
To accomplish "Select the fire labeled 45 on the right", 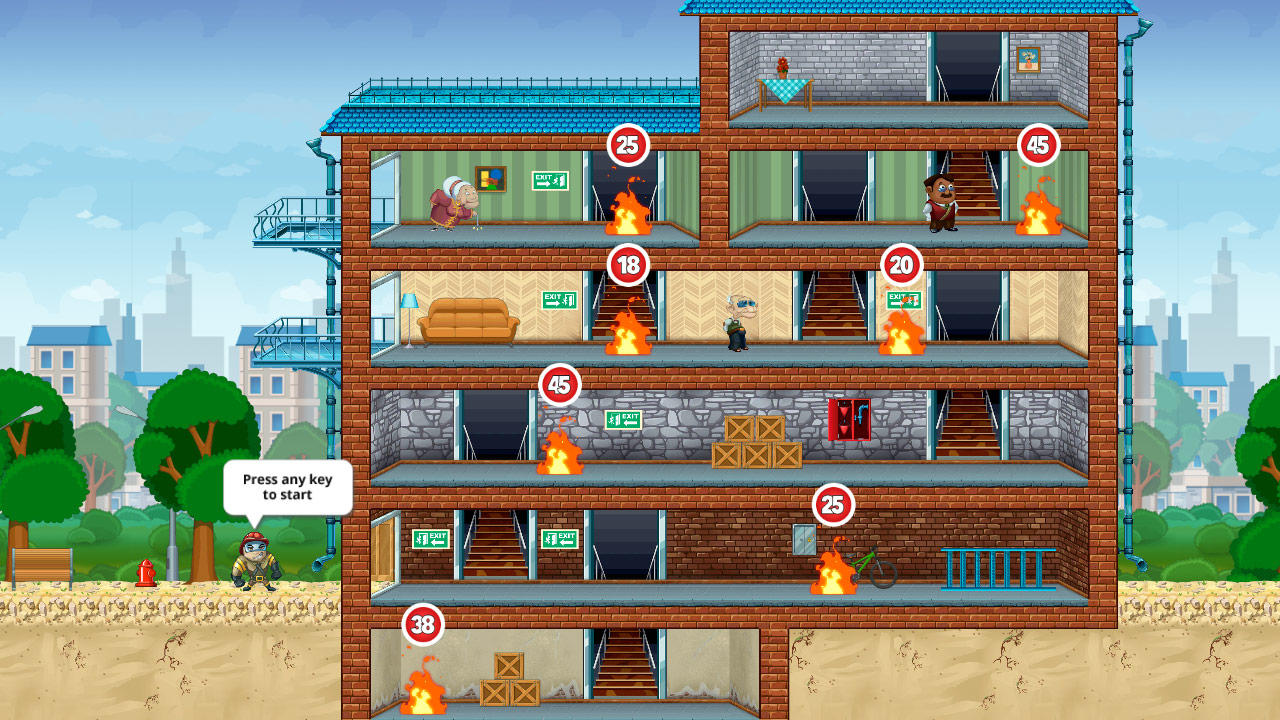I will point(1040,205).
